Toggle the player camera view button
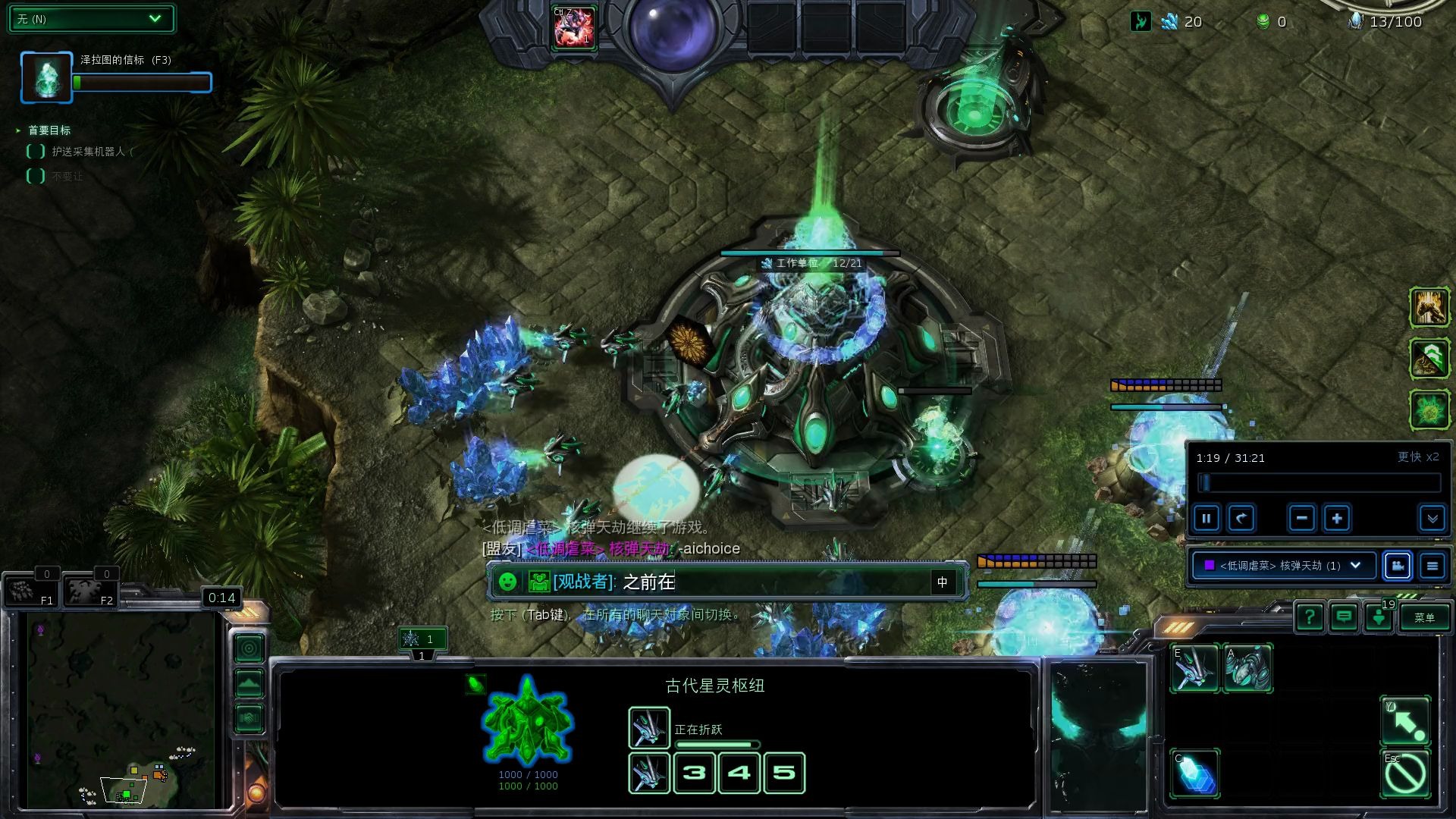Image resolution: width=1456 pixels, height=819 pixels. 1397,566
